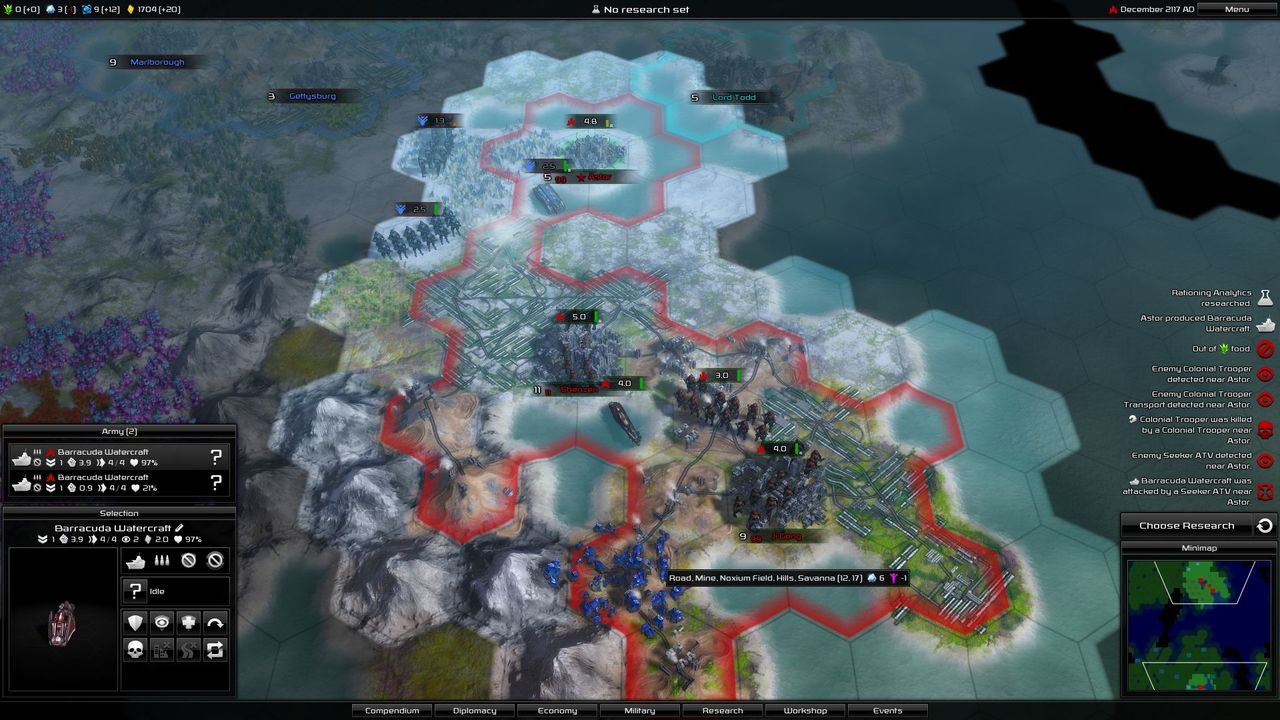The image size is (1280, 720).
Task: Collapse the Army panel header
Action: [120, 430]
